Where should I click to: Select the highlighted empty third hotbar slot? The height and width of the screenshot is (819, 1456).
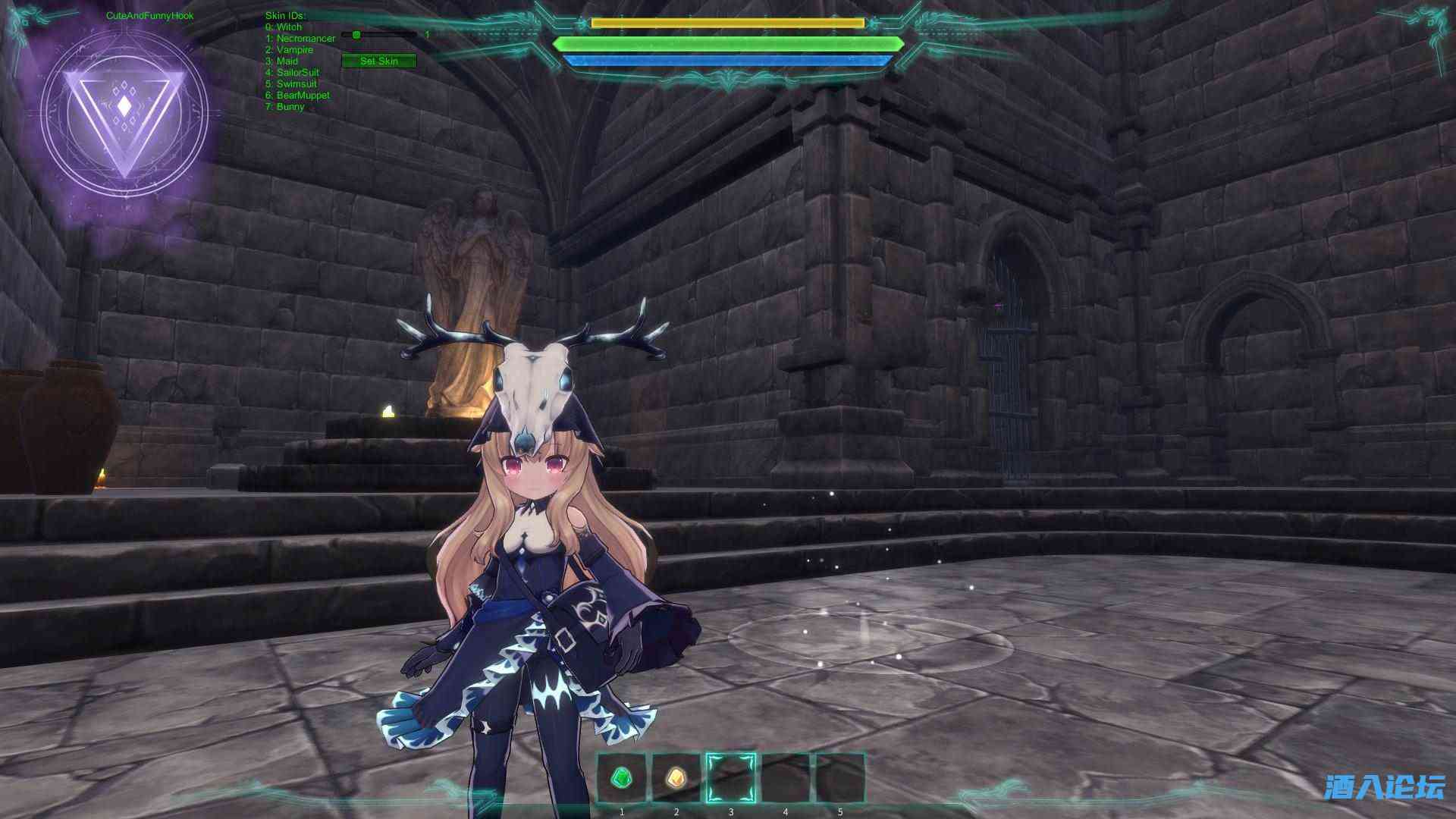(x=731, y=777)
